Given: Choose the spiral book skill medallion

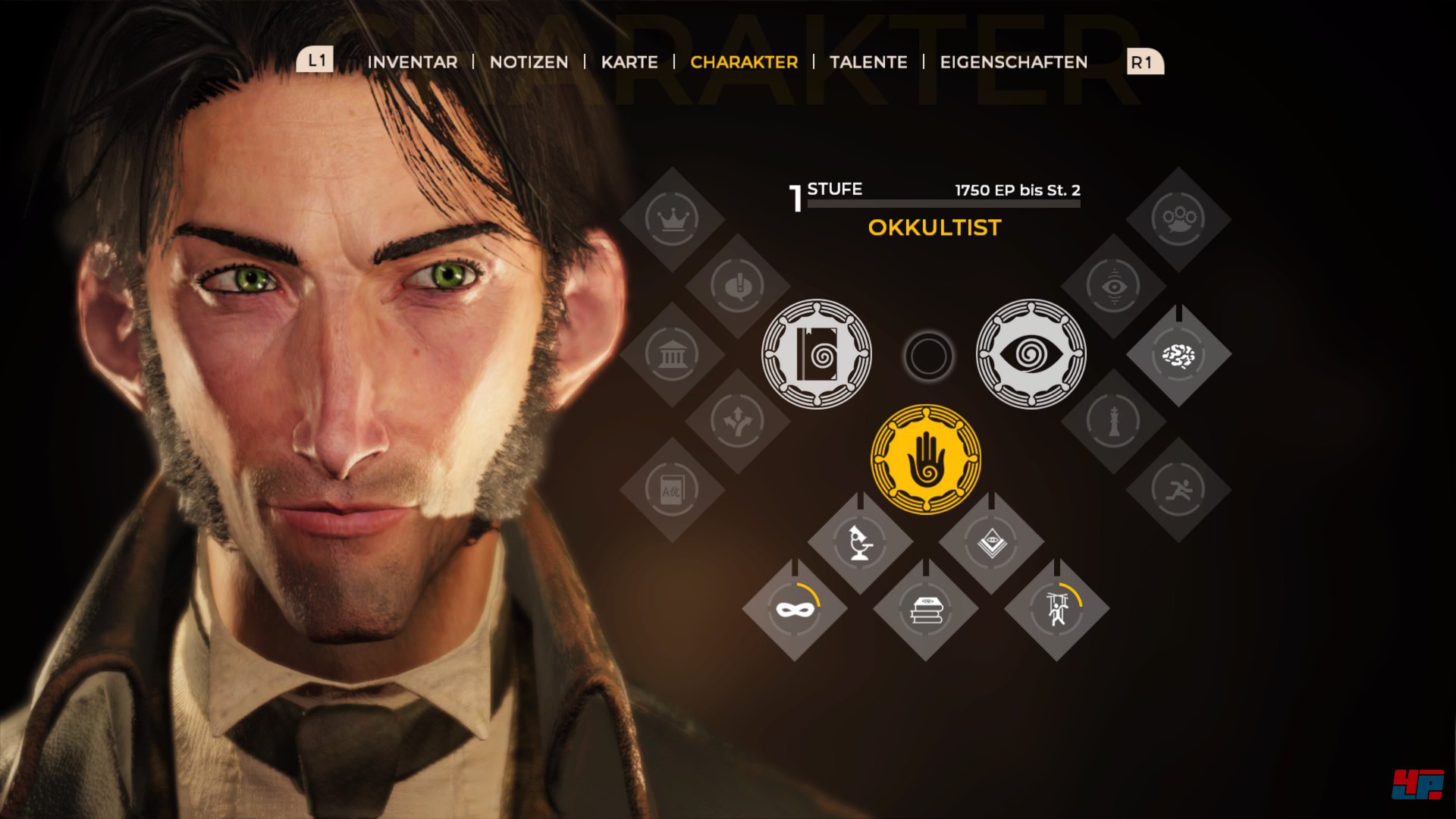Looking at the screenshot, I should tap(817, 354).
